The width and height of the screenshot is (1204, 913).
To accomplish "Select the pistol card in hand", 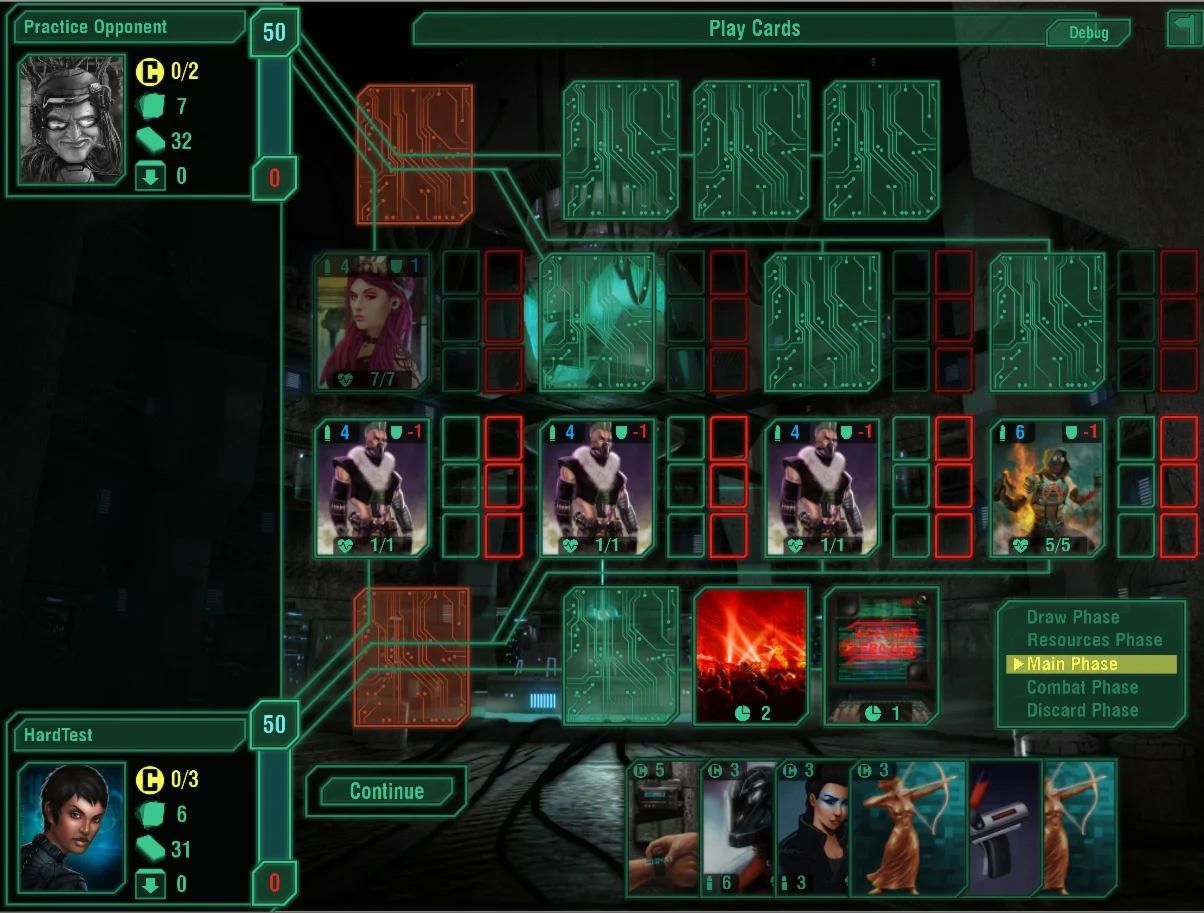I will coord(1004,830).
